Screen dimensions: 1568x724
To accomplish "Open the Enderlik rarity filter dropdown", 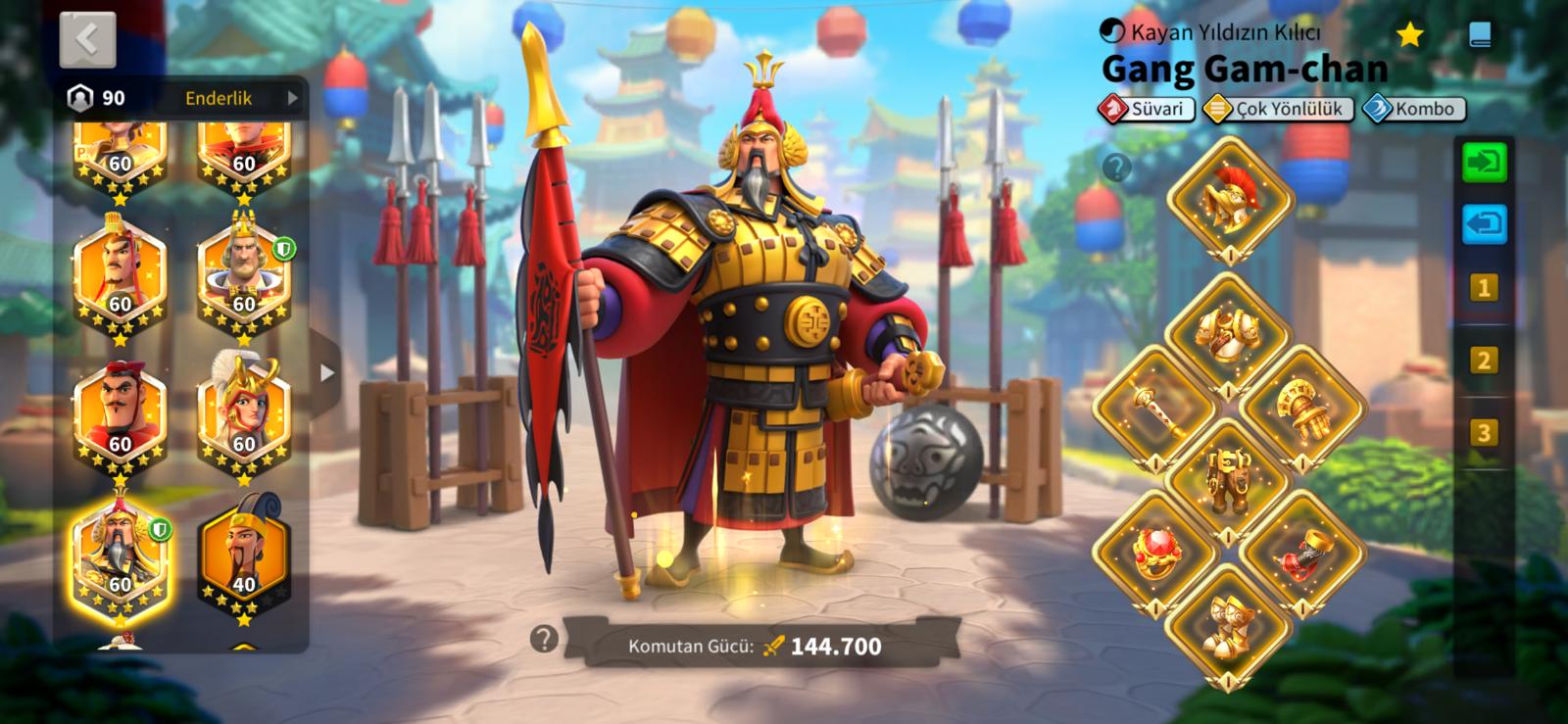I will coord(238,98).
